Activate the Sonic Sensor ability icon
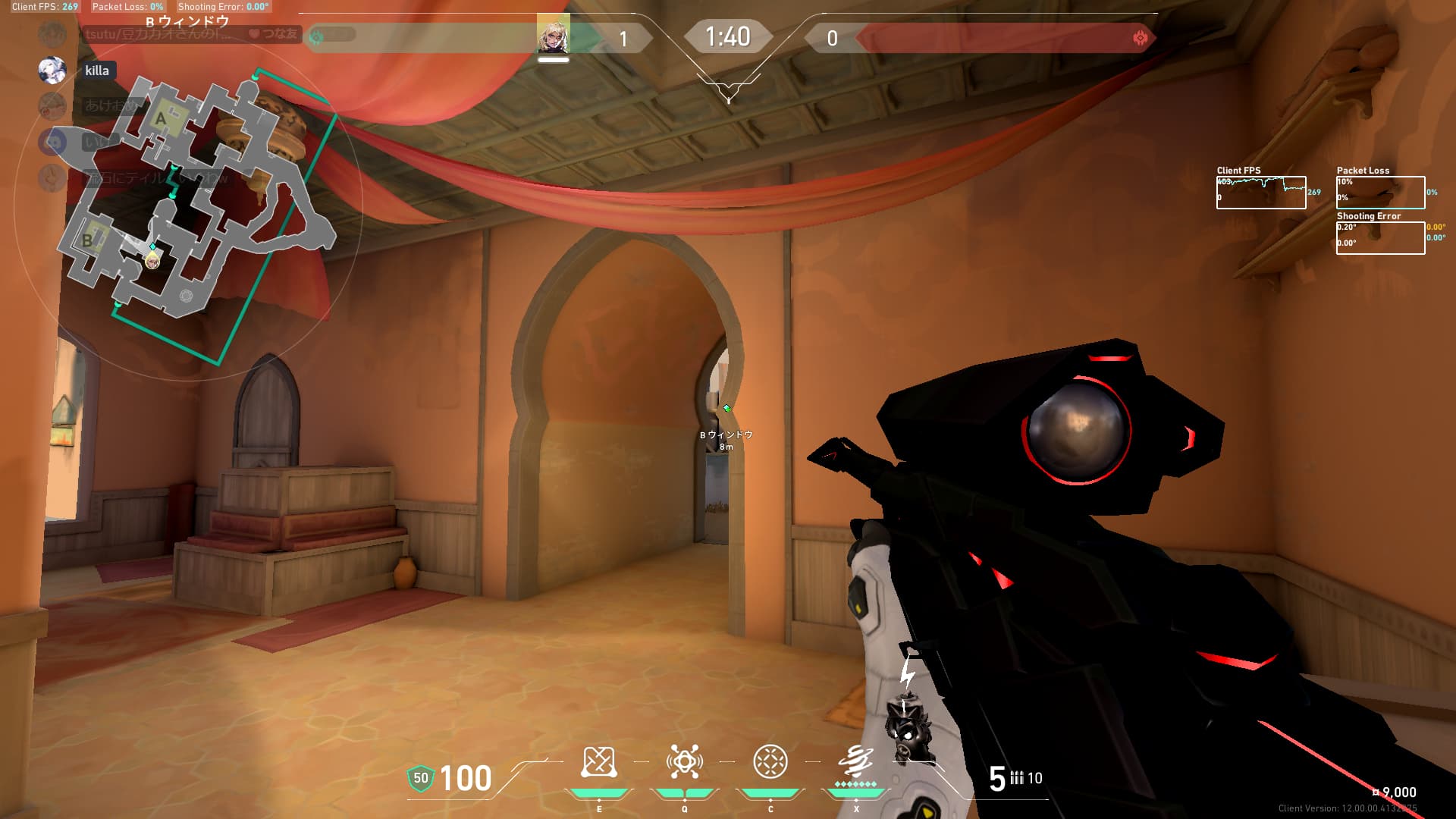 [x=684, y=762]
